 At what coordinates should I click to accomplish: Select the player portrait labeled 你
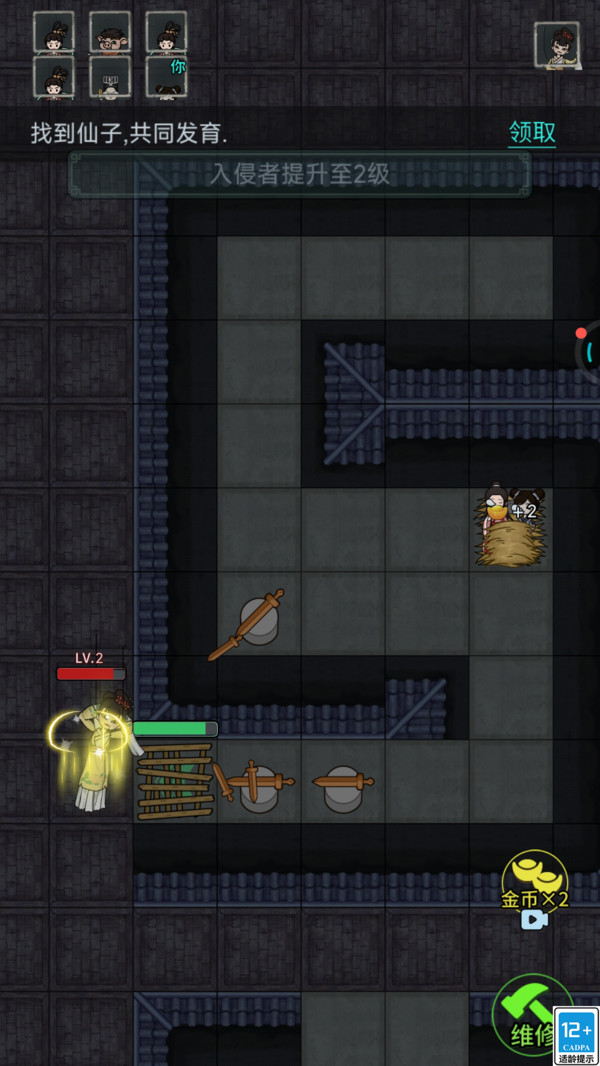(166, 75)
